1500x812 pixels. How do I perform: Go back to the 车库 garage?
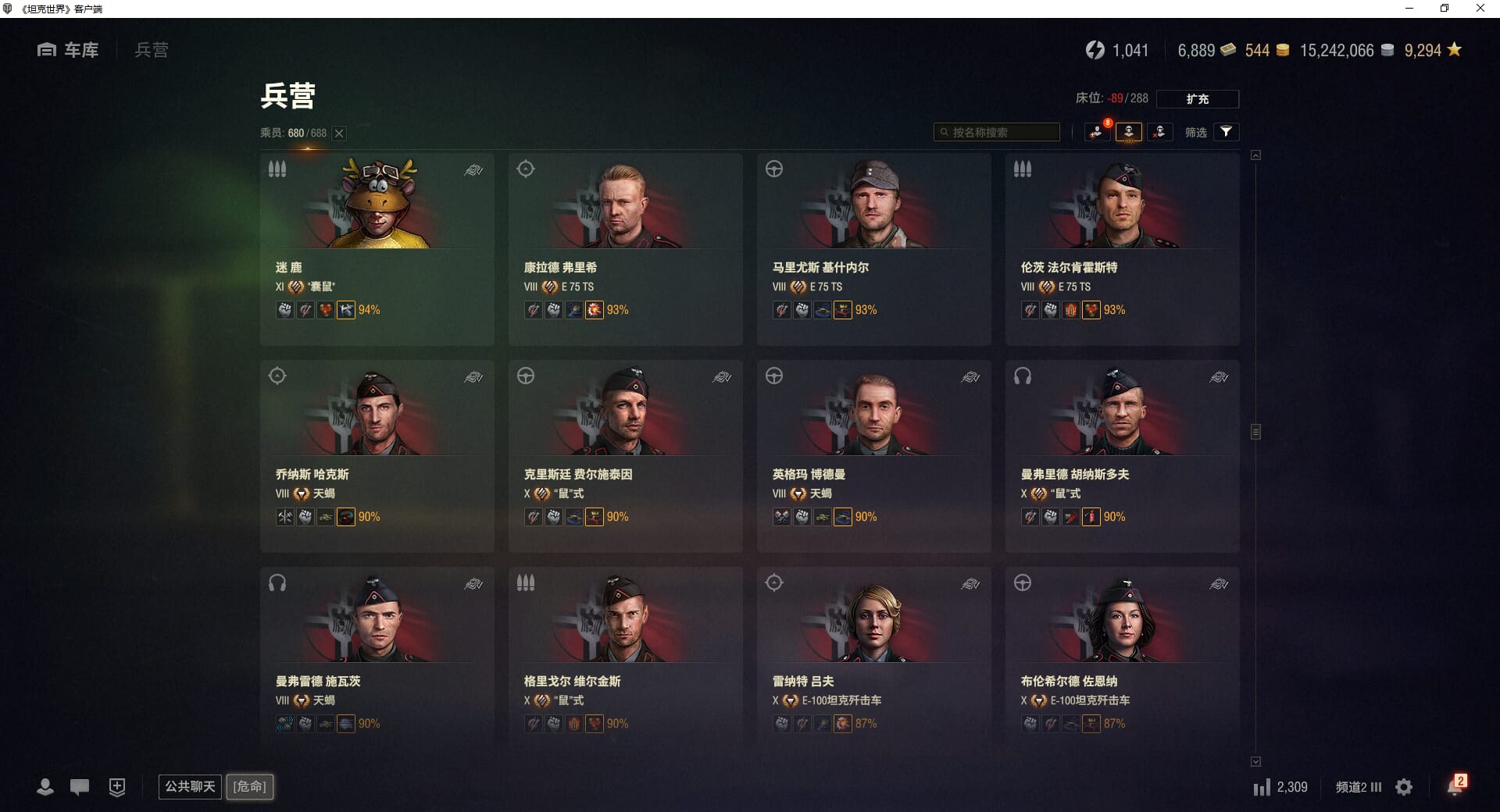click(69, 50)
